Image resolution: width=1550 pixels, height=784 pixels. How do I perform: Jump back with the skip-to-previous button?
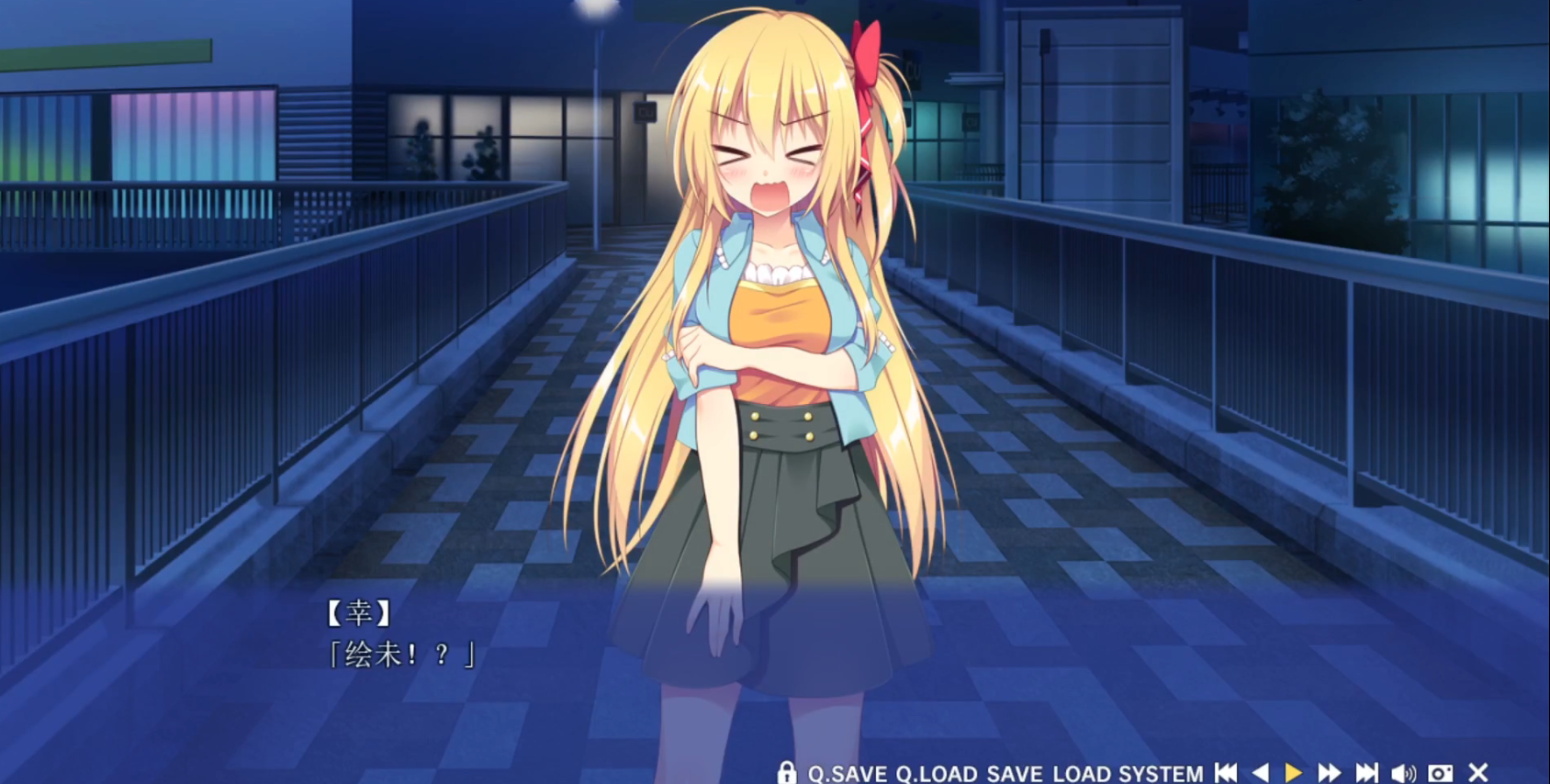[x=1226, y=773]
